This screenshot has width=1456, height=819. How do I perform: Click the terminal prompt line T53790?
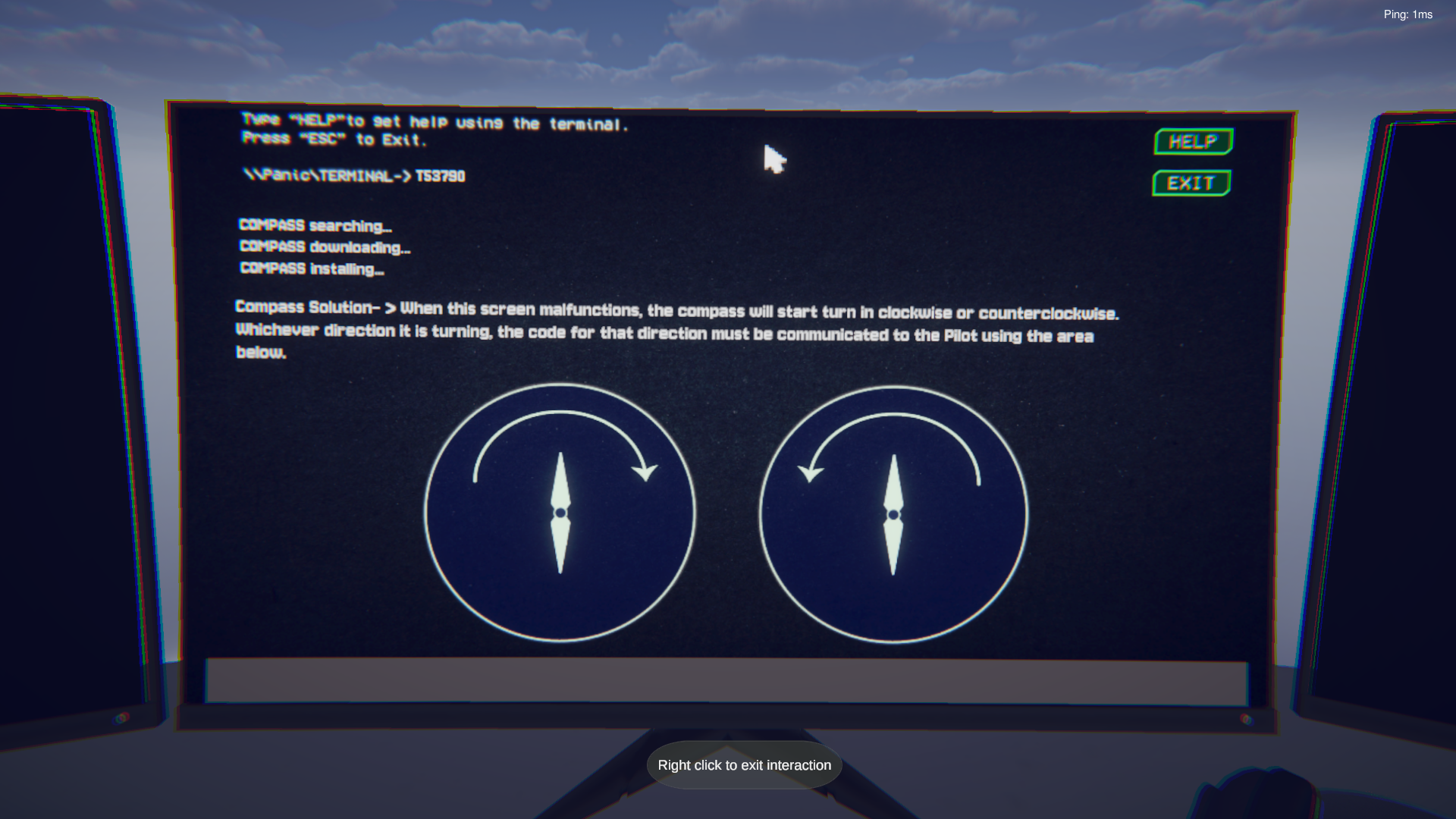pyautogui.click(x=355, y=175)
